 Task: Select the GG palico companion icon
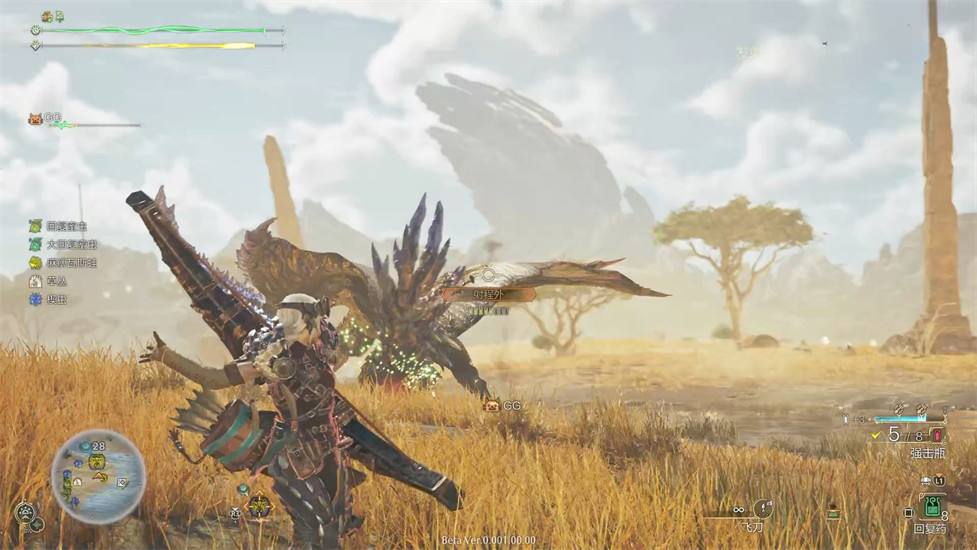click(x=36, y=118)
